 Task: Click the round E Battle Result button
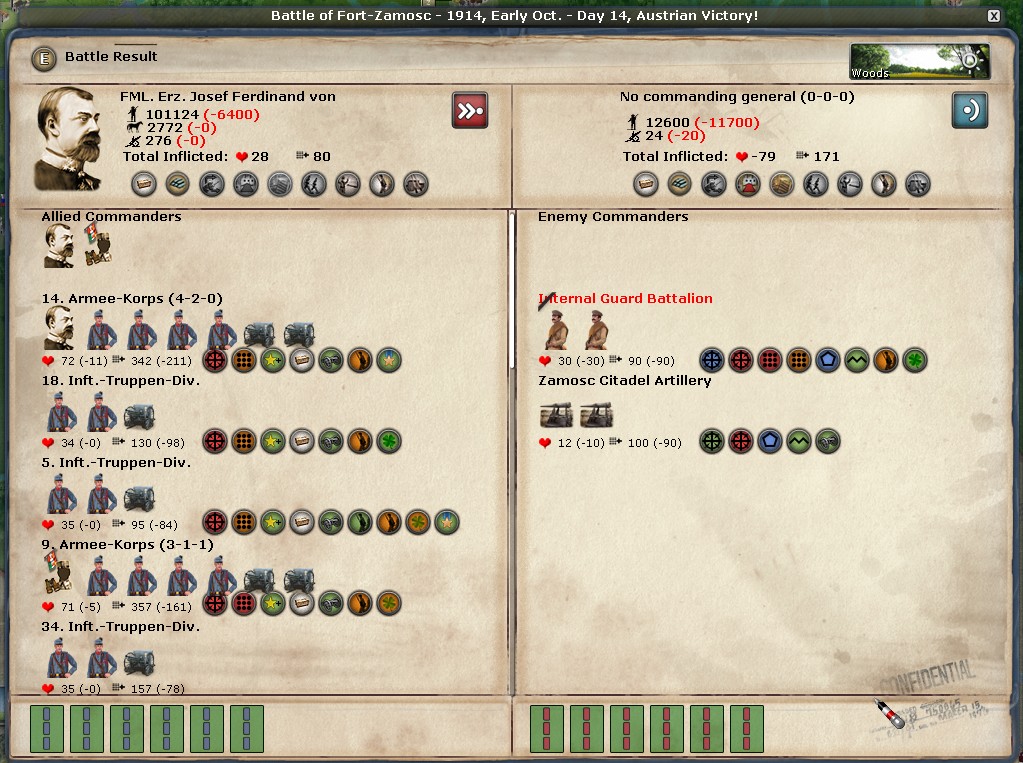pos(44,58)
